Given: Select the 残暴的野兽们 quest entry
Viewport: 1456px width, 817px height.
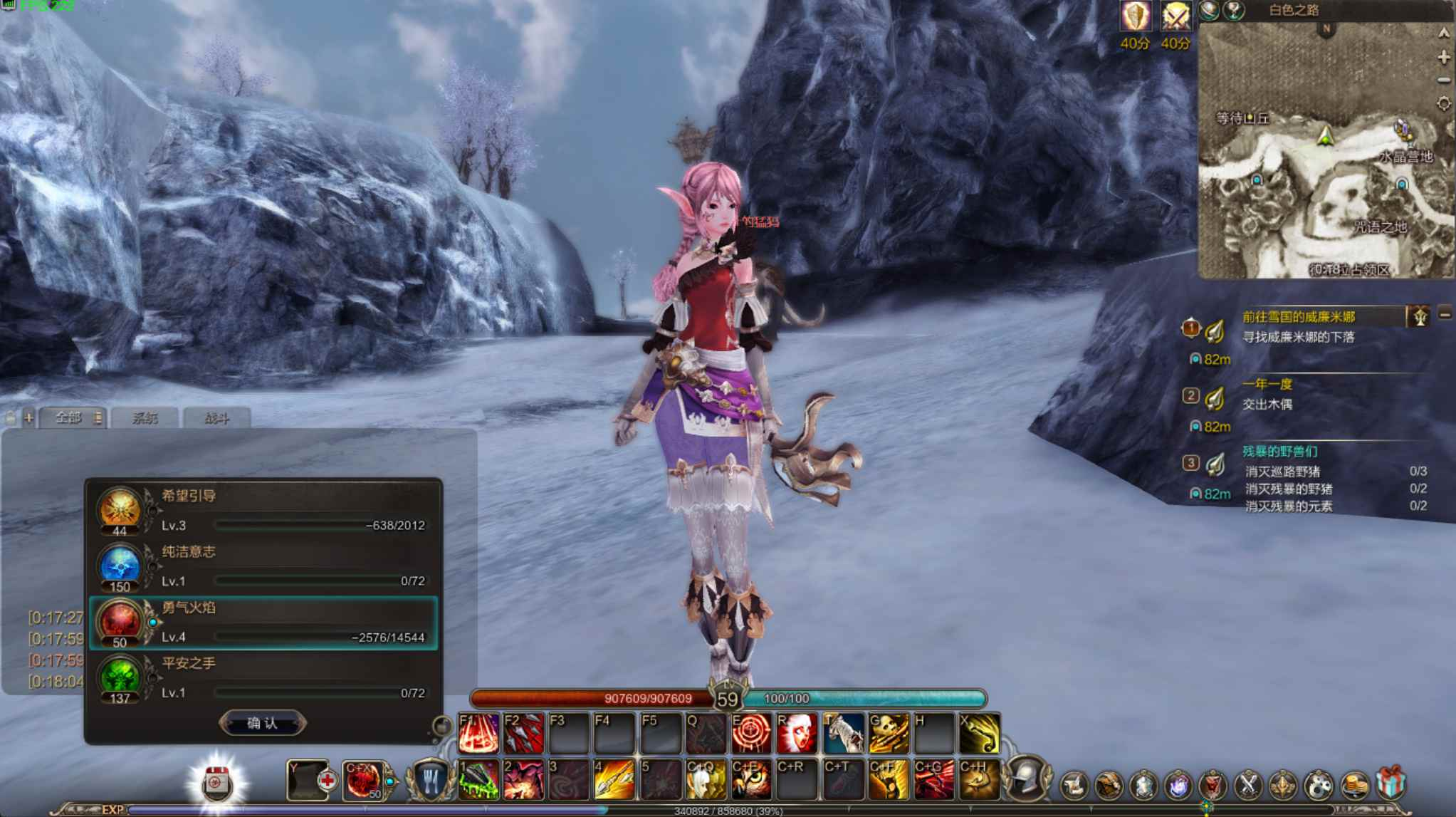Looking at the screenshot, I should (1279, 452).
